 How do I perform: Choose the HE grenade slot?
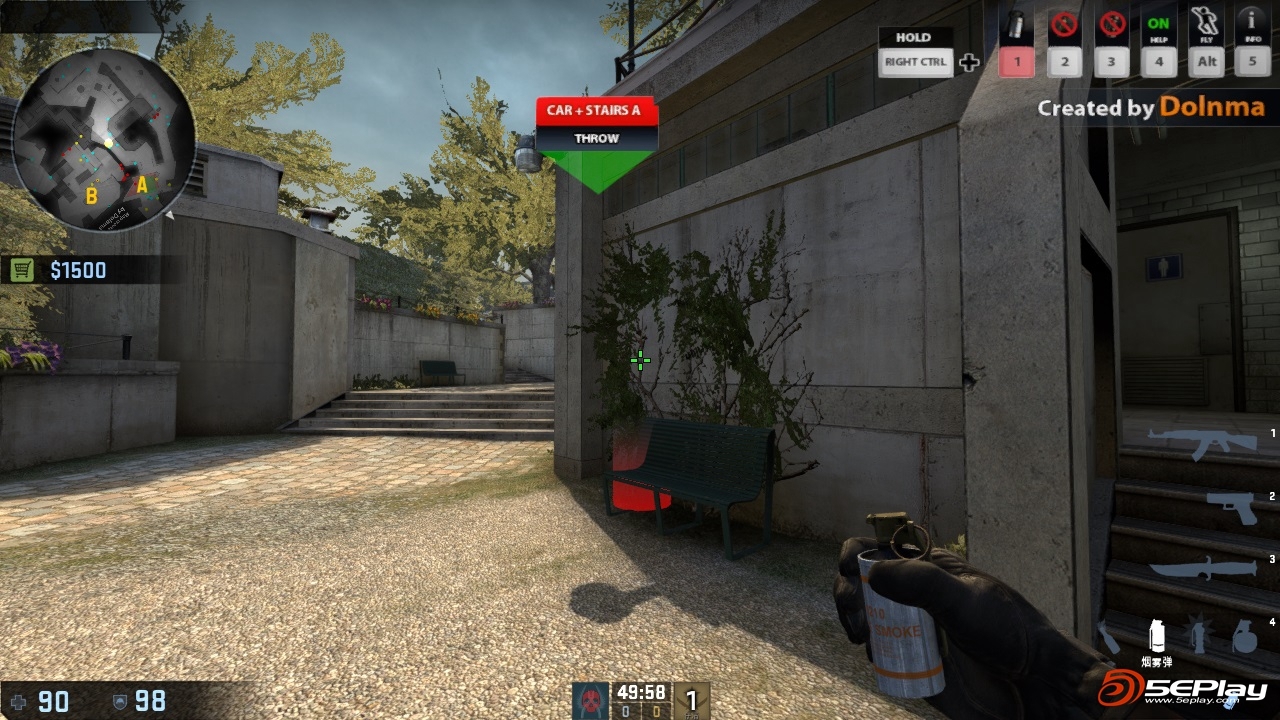[x=1244, y=637]
